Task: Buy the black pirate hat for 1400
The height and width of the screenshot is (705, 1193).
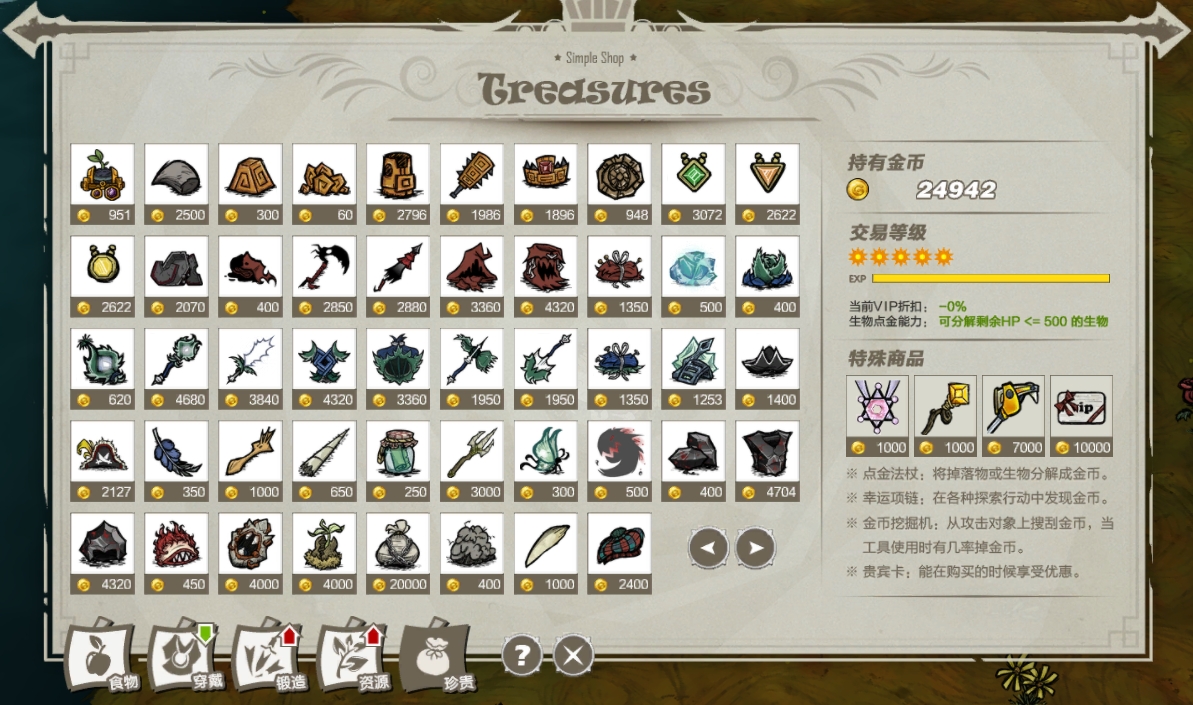Action: pyautogui.click(x=767, y=360)
